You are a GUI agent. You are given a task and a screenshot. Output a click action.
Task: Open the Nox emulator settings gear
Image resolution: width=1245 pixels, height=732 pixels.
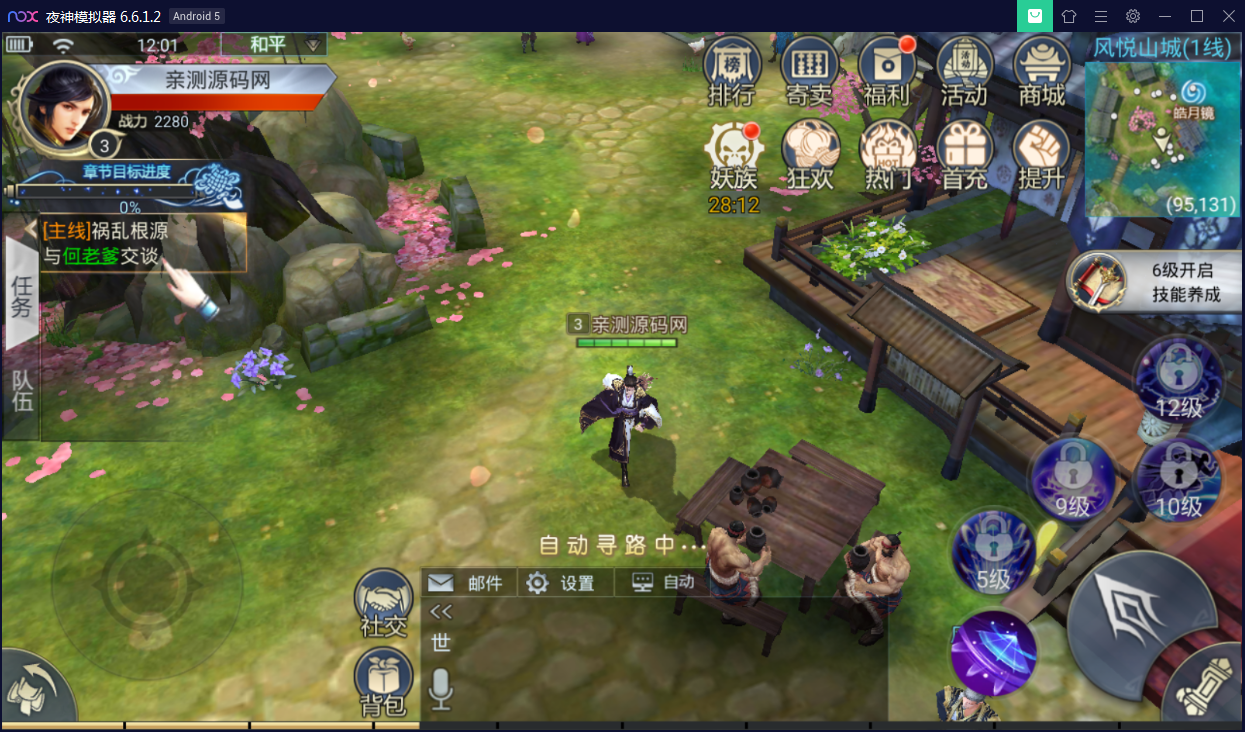1133,16
